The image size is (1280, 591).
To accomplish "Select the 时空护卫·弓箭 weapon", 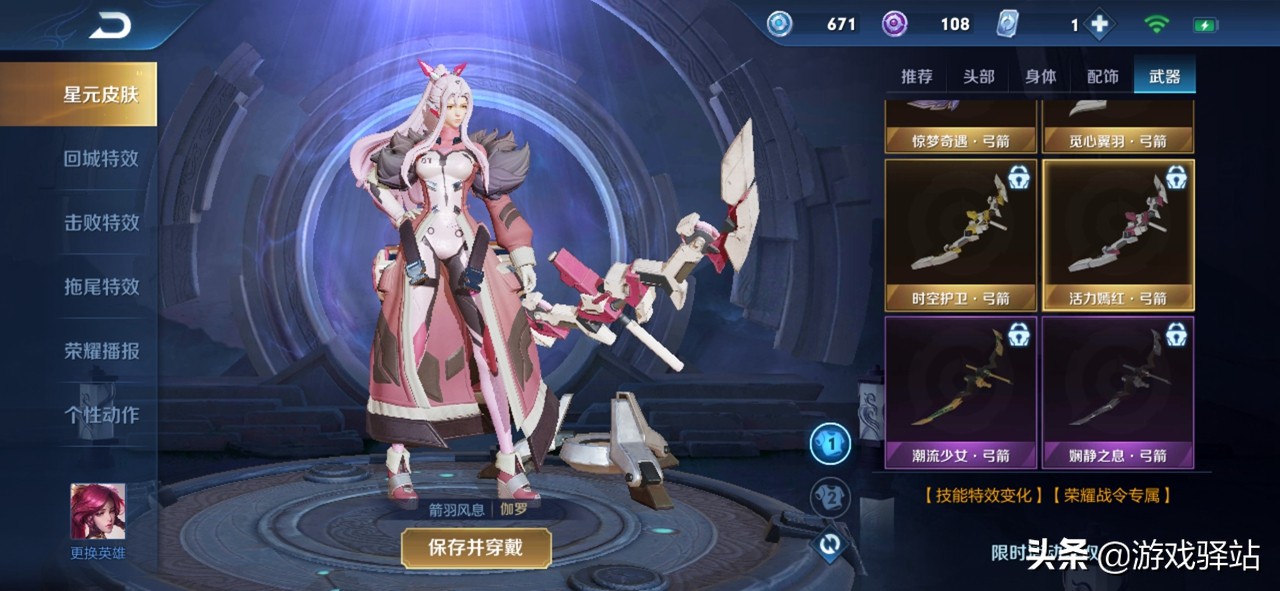I will click(960, 234).
